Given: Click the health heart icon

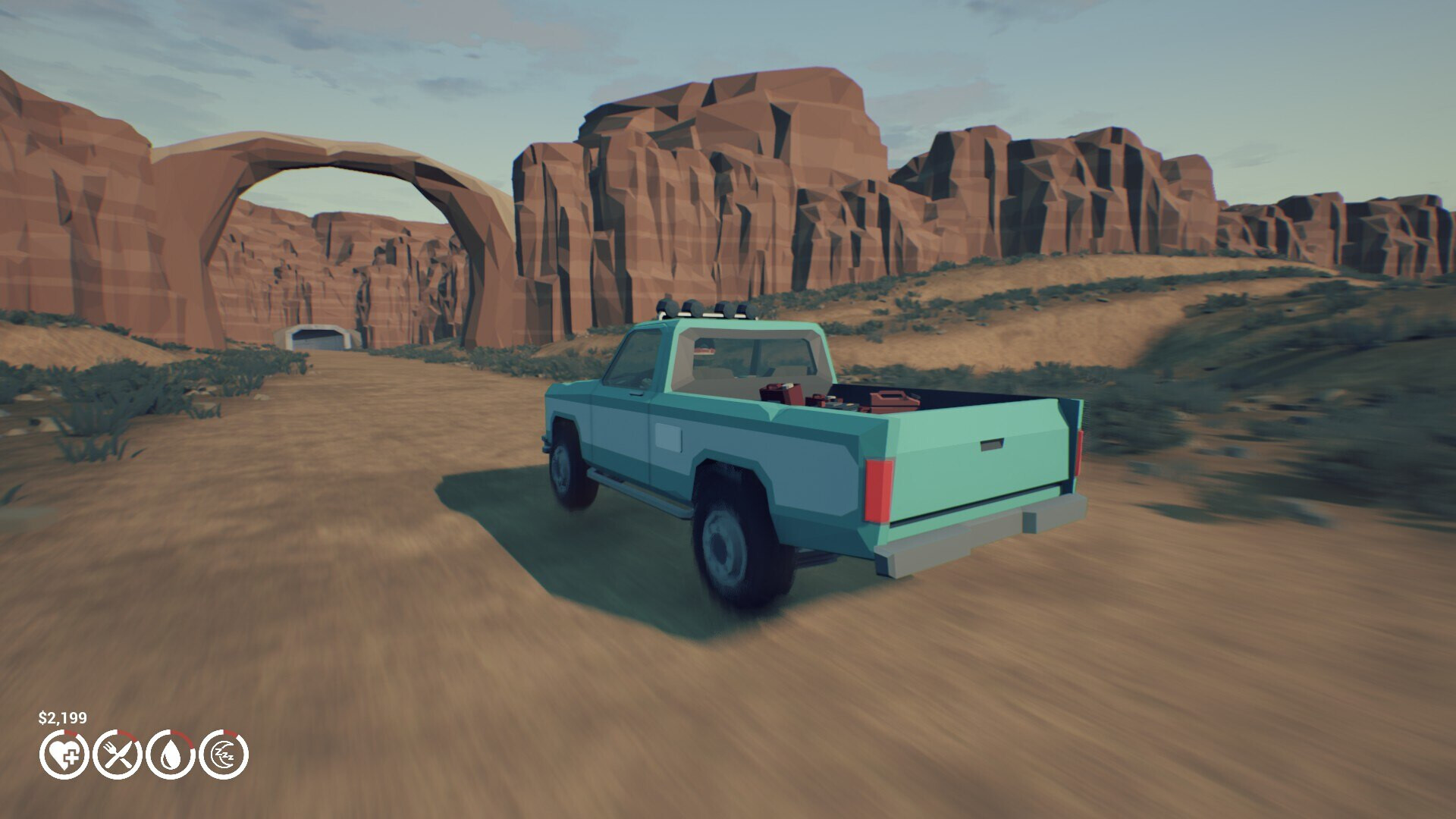Looking at the screenshot, I should (64, 755).
